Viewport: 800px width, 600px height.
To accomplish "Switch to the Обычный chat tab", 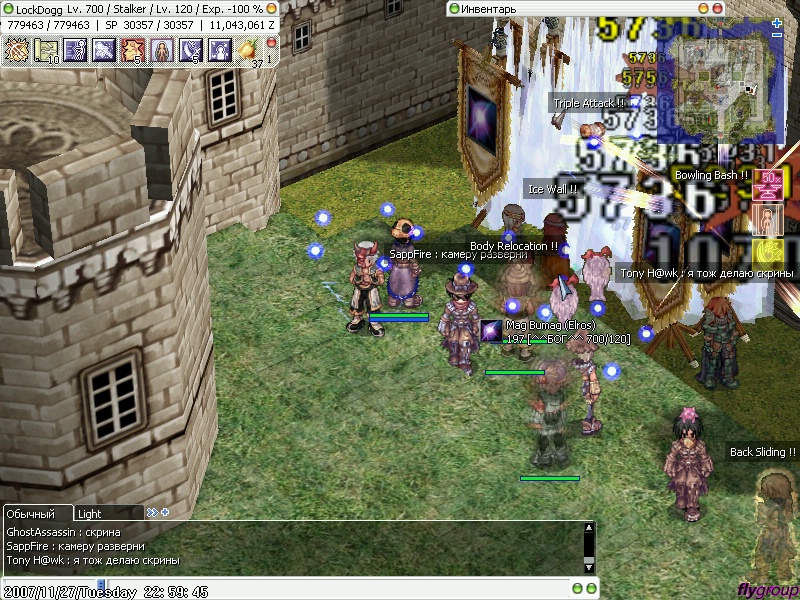I will pyautogui.click(x=31, y=513).
